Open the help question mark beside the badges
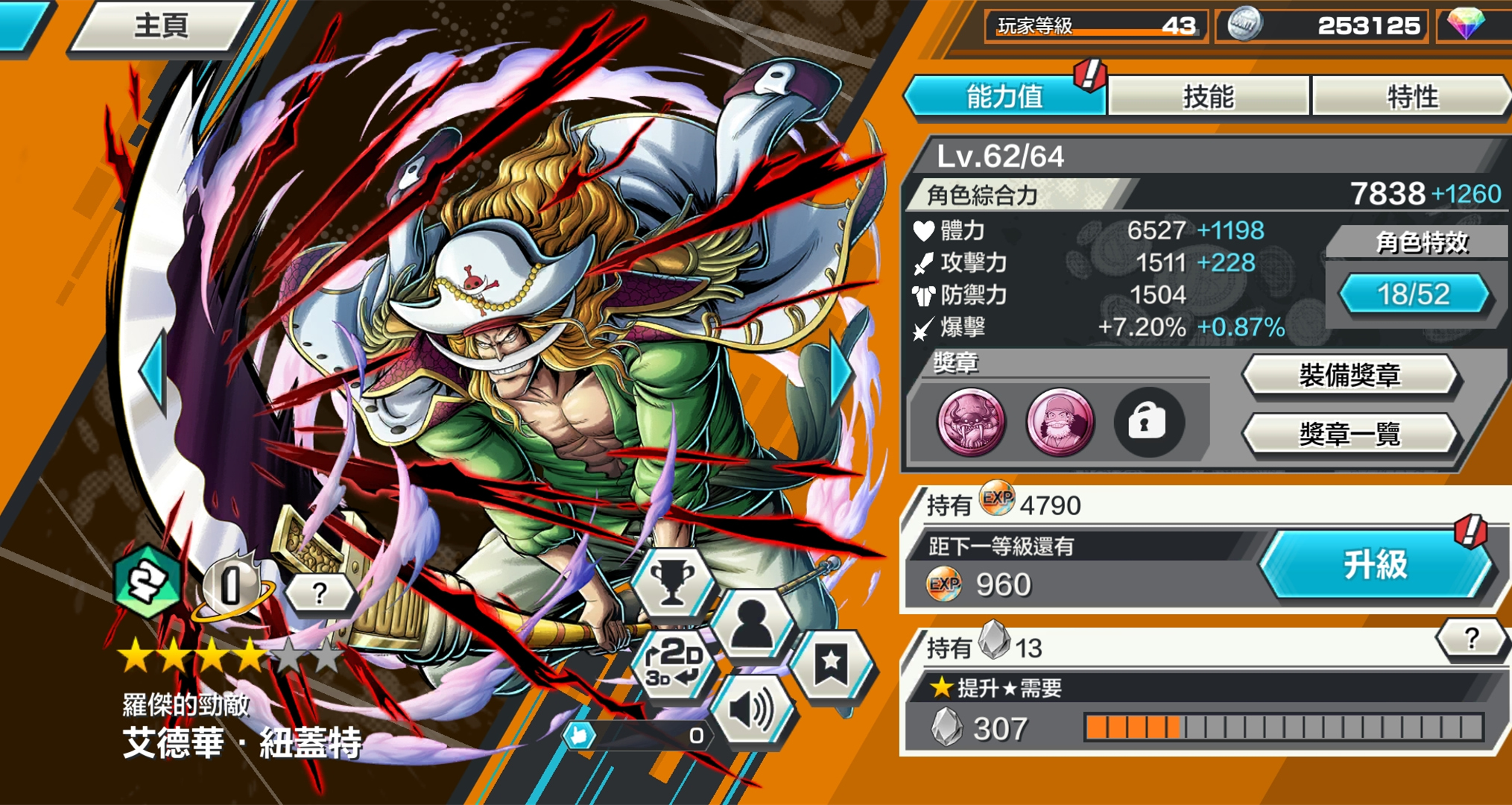Viewport: 1512px width, 805px height. tap(320, 593)
